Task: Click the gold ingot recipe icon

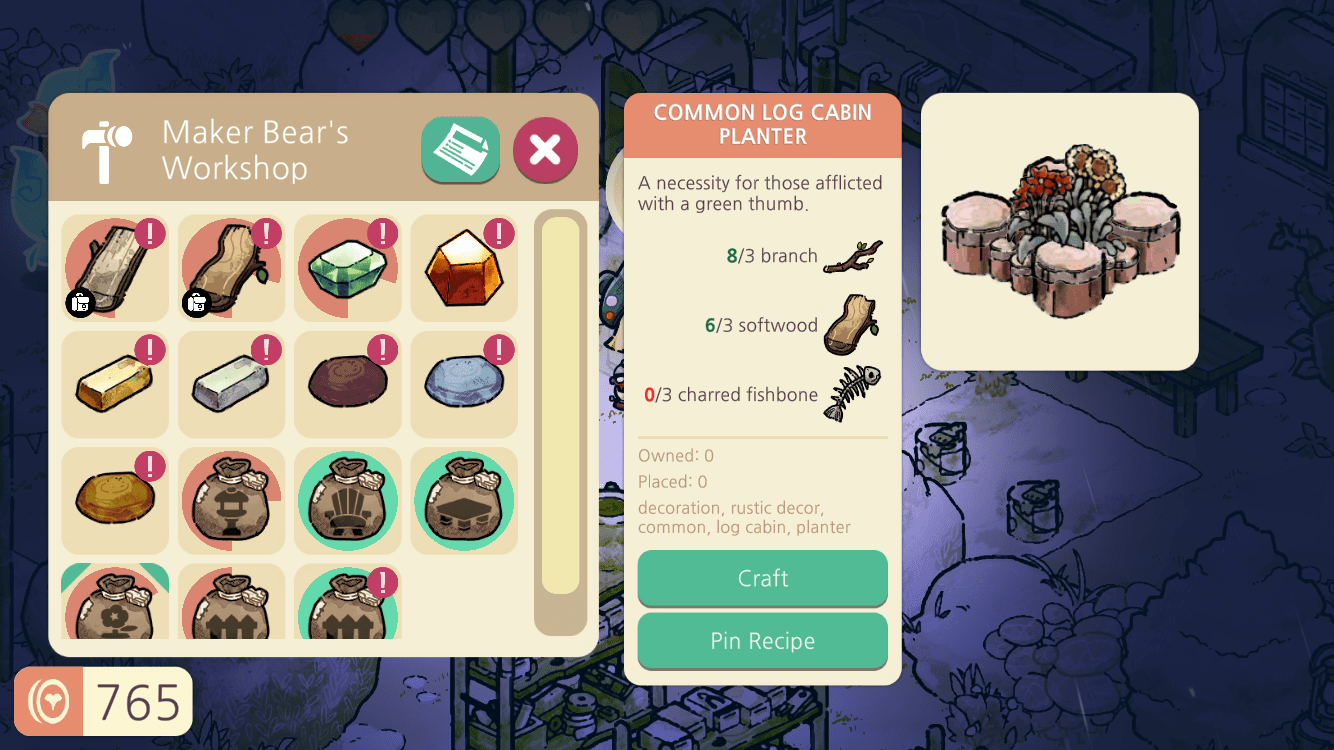Action: 115,384
